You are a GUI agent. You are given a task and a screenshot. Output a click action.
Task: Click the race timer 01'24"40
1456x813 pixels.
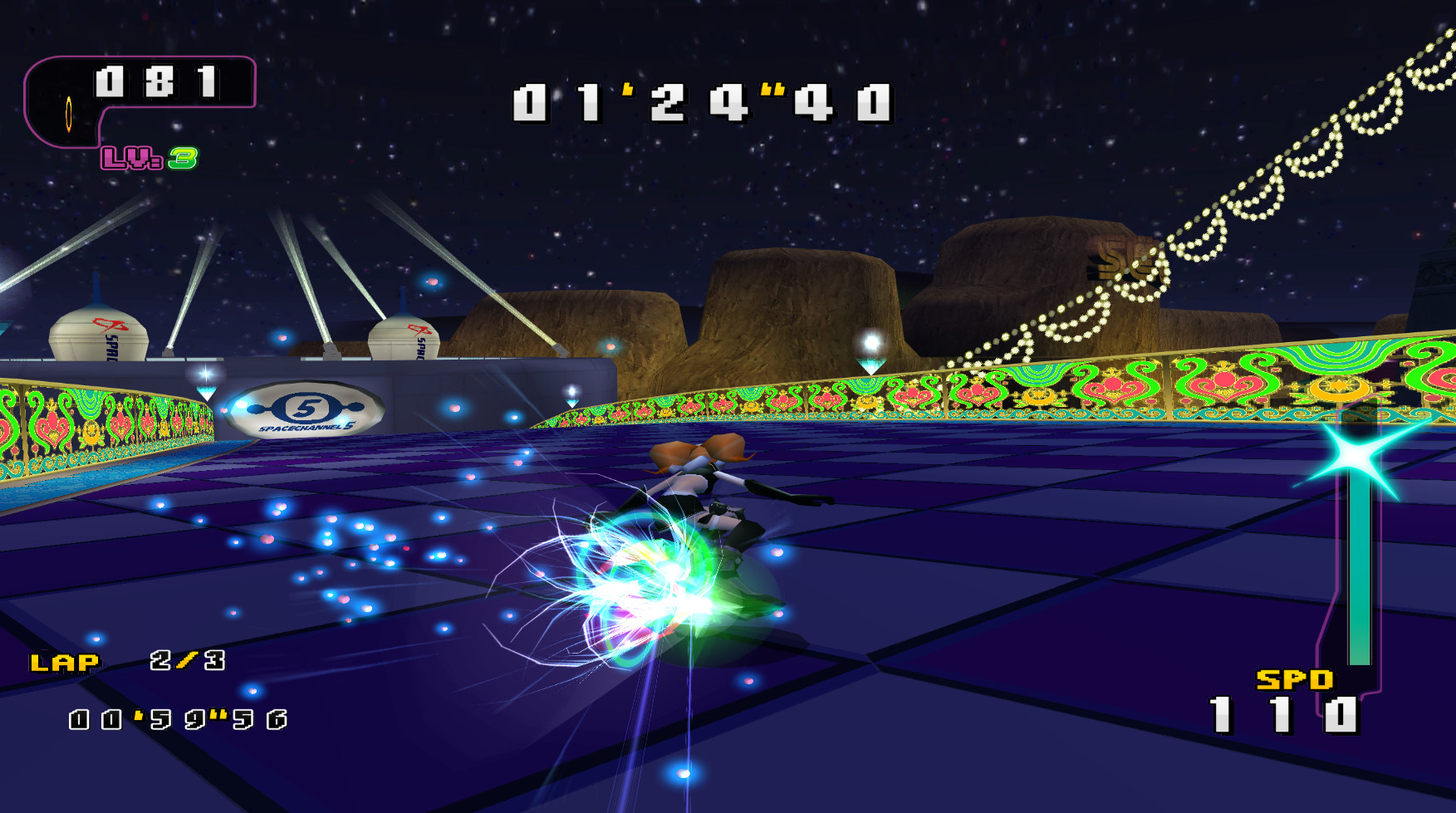coord(702,102)
